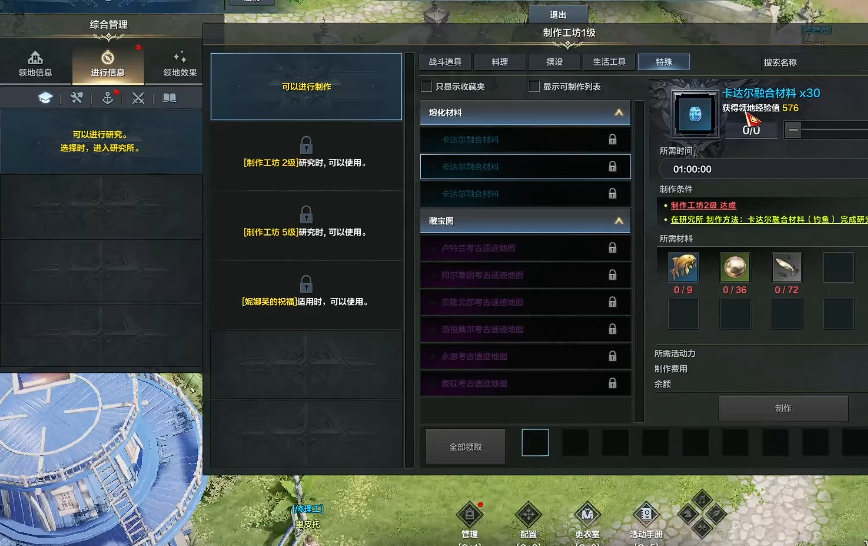This screenshot has height=546, width=868.
Task: Collapse the 藏宝图 (treasure map) category
Action: 619,220
